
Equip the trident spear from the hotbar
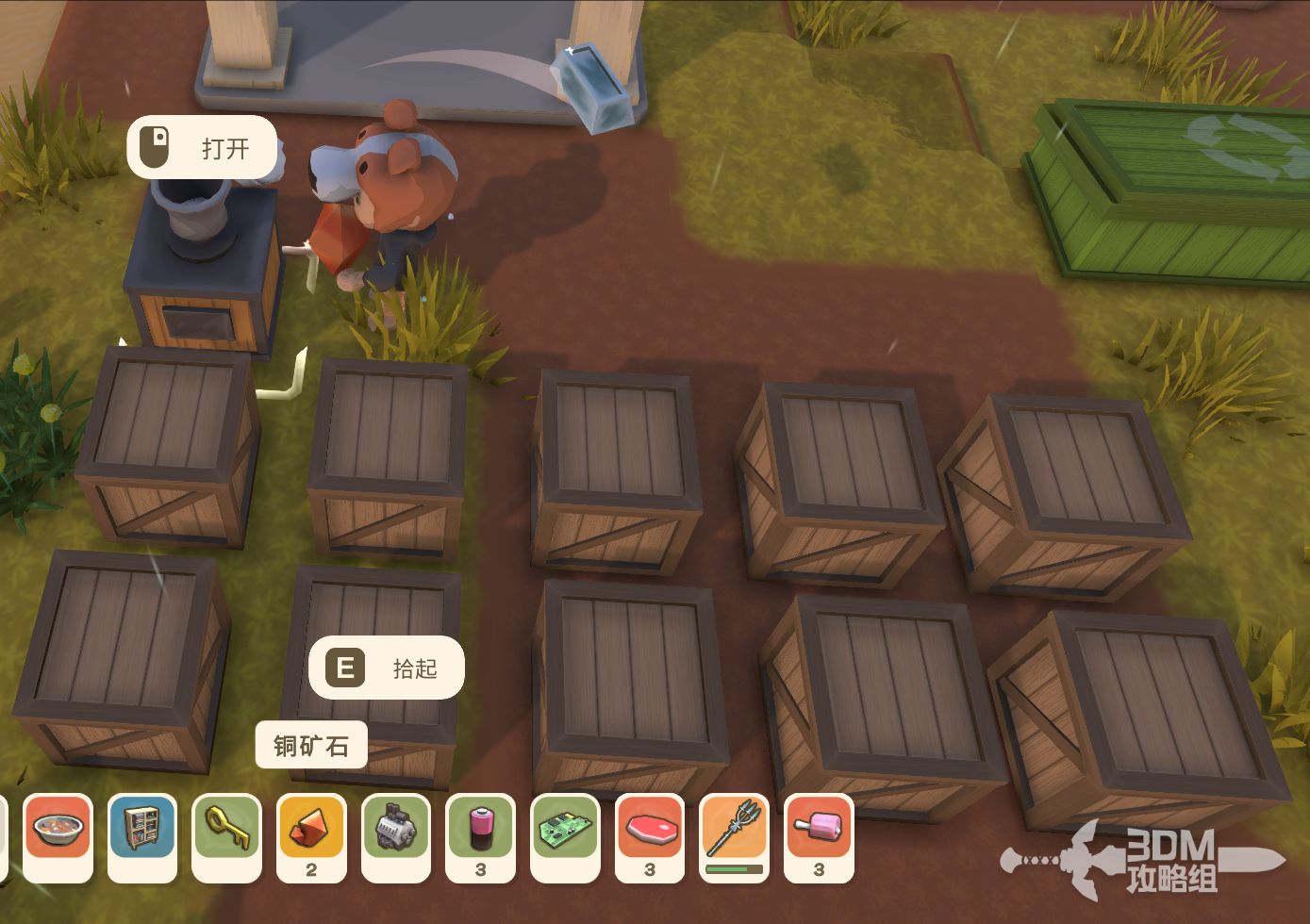click(735, 836)
